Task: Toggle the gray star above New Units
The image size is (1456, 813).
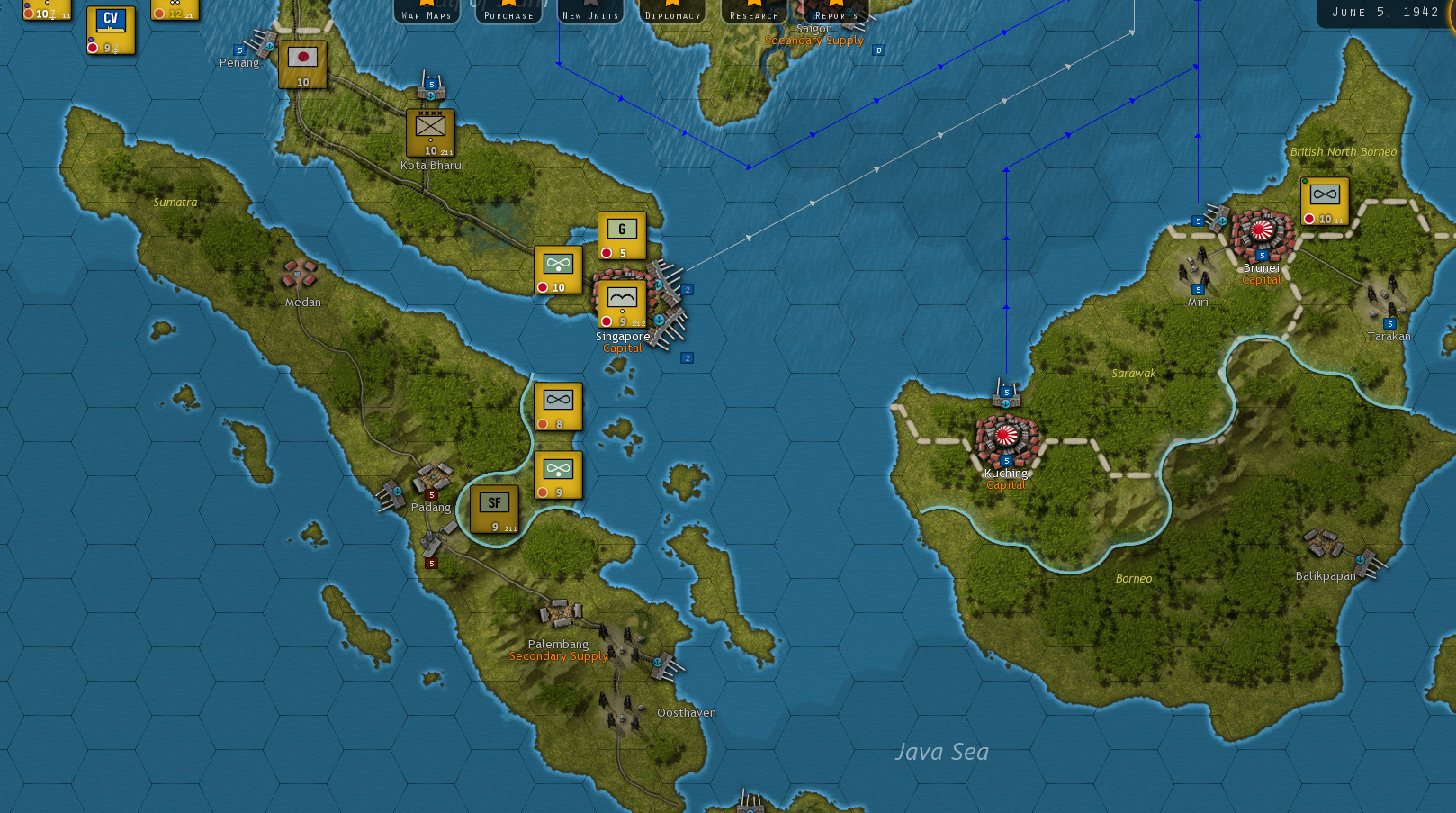Action: click(x=590, y=4)
